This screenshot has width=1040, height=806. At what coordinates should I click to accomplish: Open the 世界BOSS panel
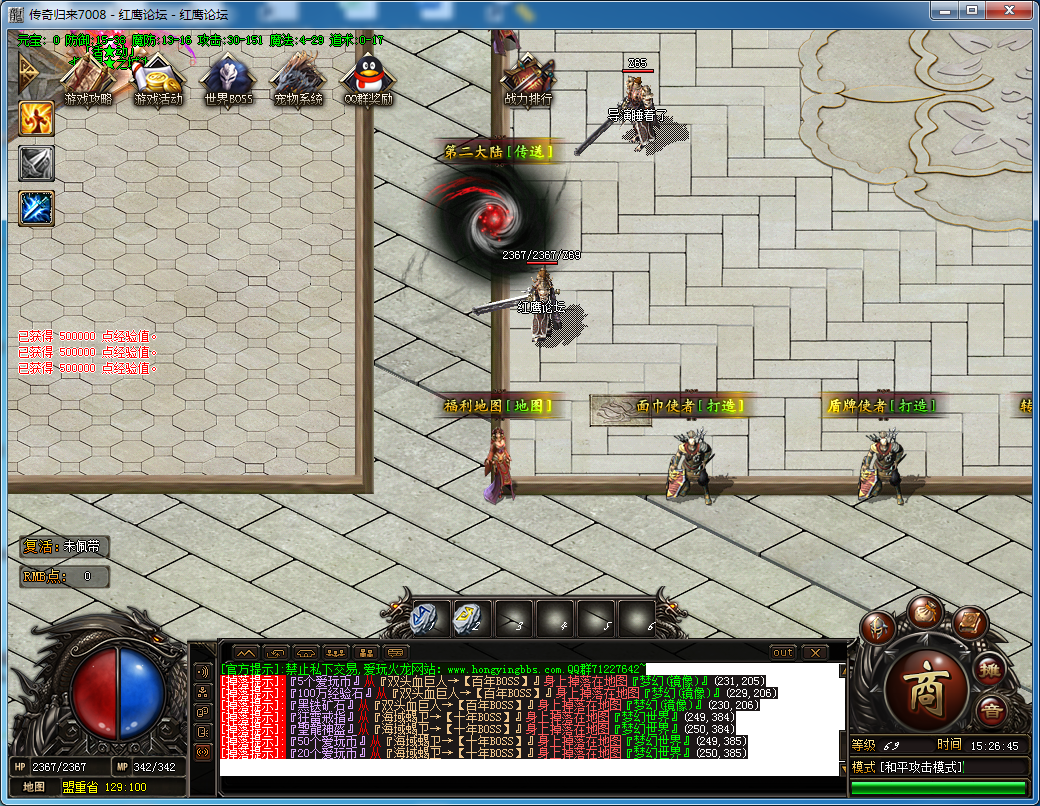[228, 78]
